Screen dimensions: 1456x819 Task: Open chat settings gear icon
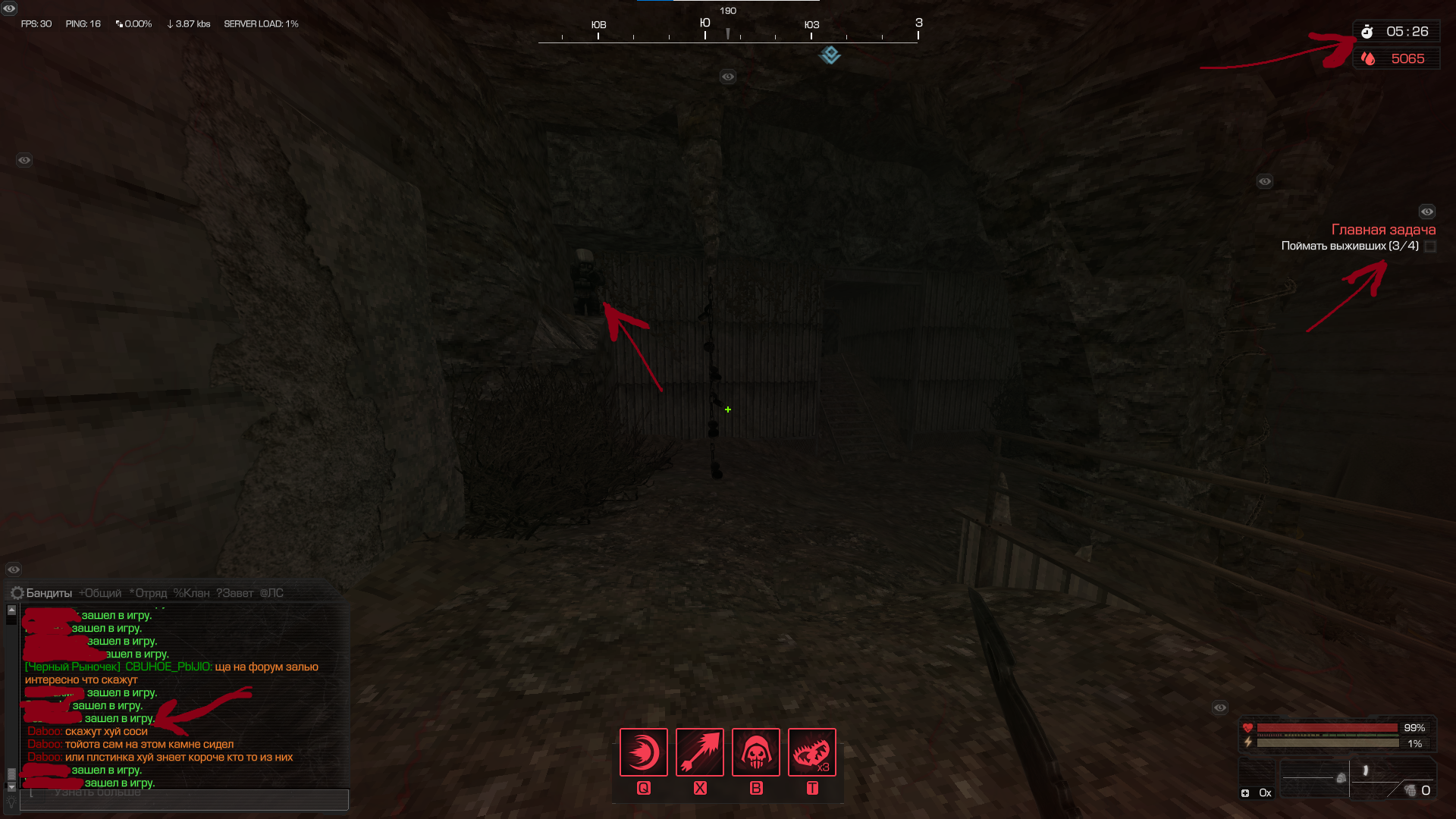click(x=17, y=593)
